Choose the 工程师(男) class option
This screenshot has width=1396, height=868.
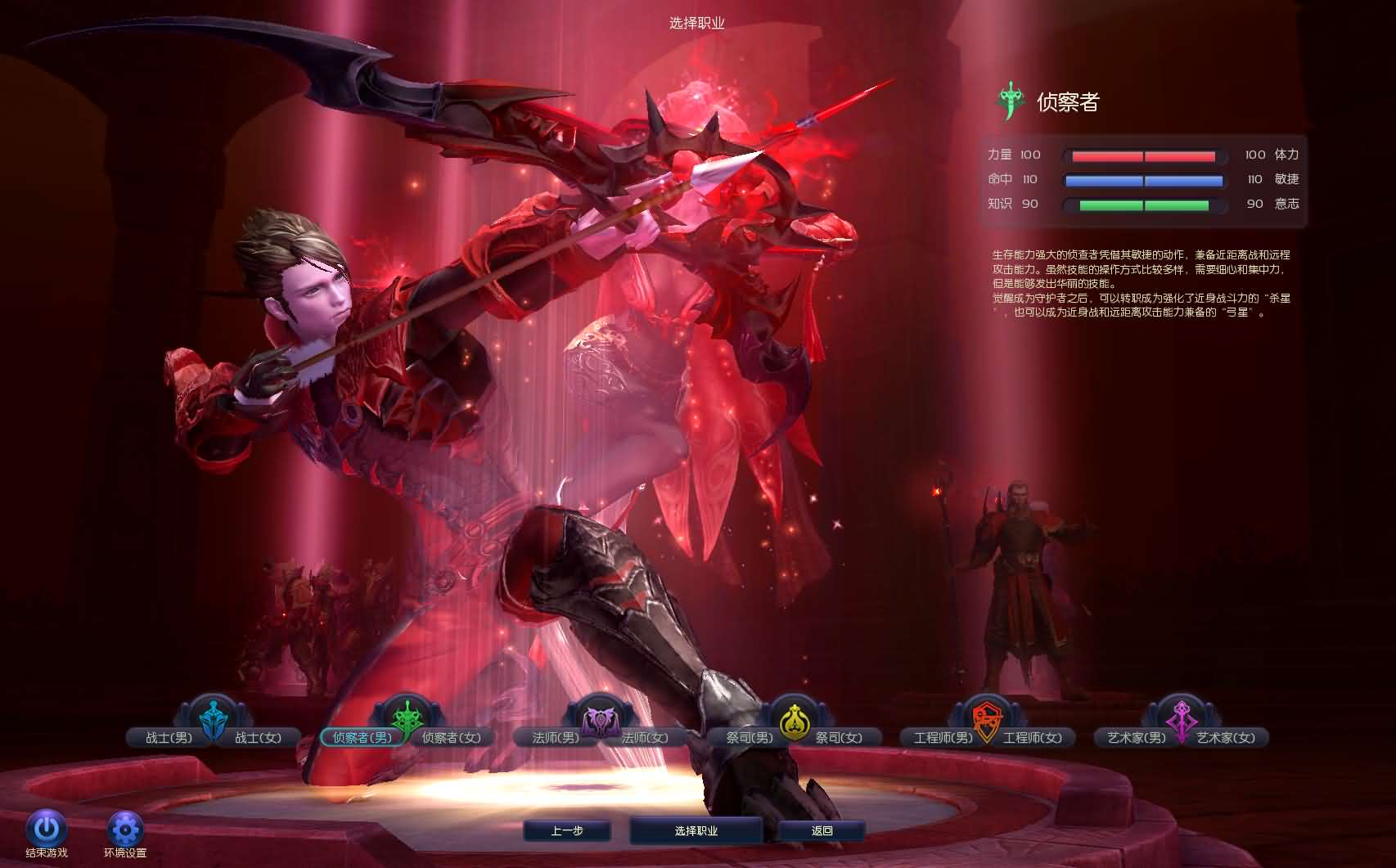(943, 736)
